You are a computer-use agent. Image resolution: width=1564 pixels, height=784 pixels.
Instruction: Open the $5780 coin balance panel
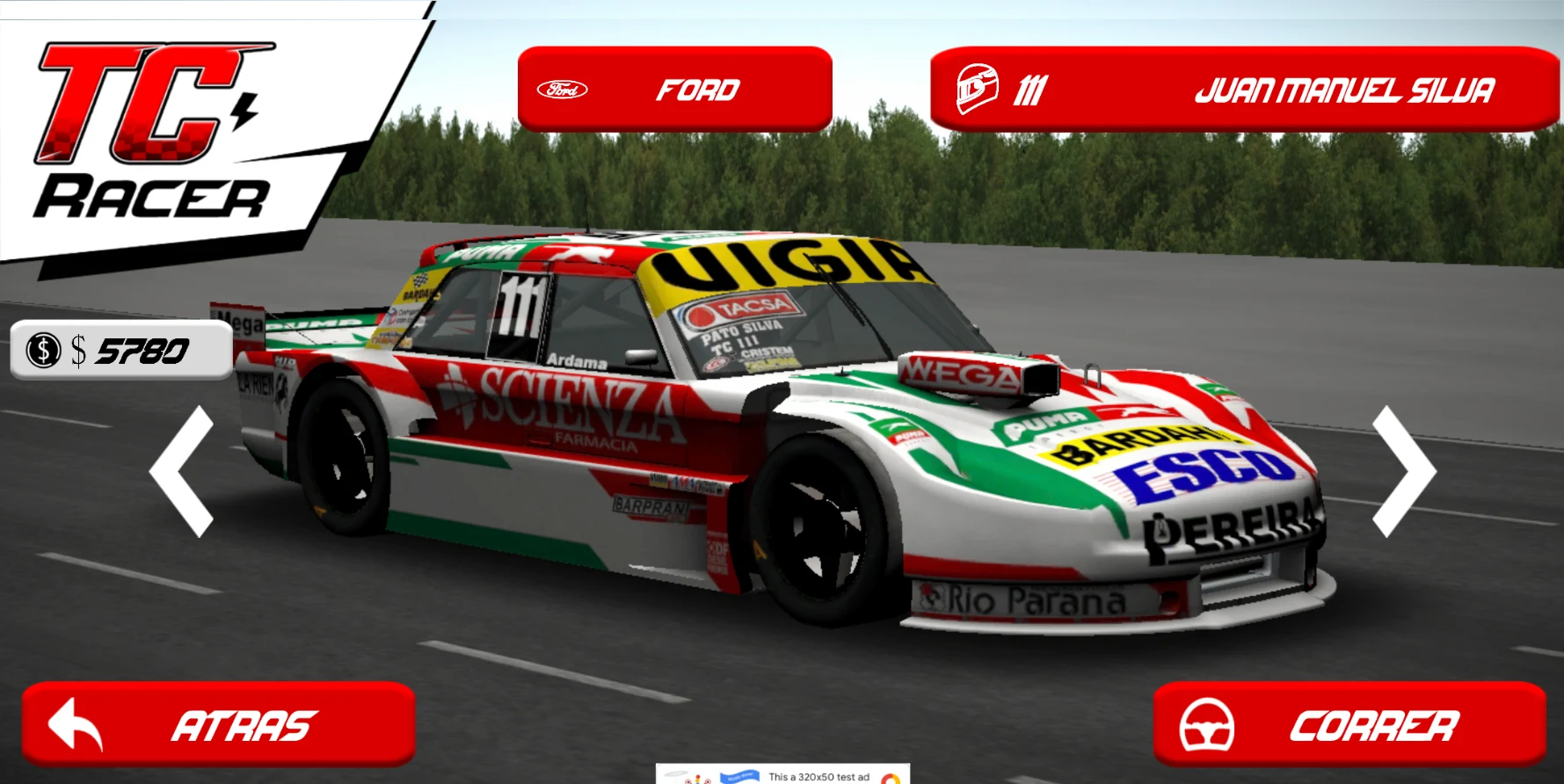(121, 350)
